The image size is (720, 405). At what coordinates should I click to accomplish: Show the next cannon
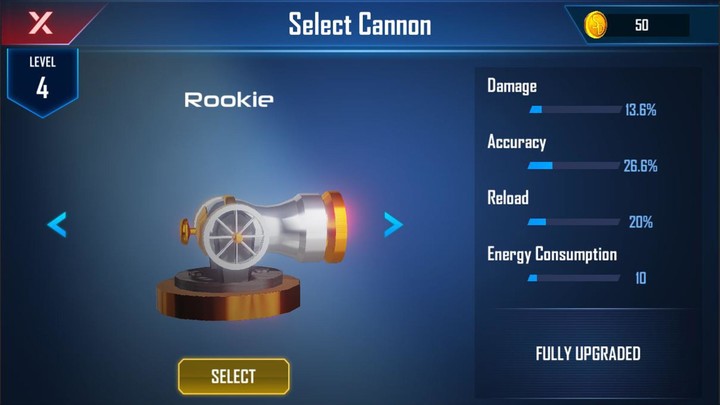(x=393, y=224)
